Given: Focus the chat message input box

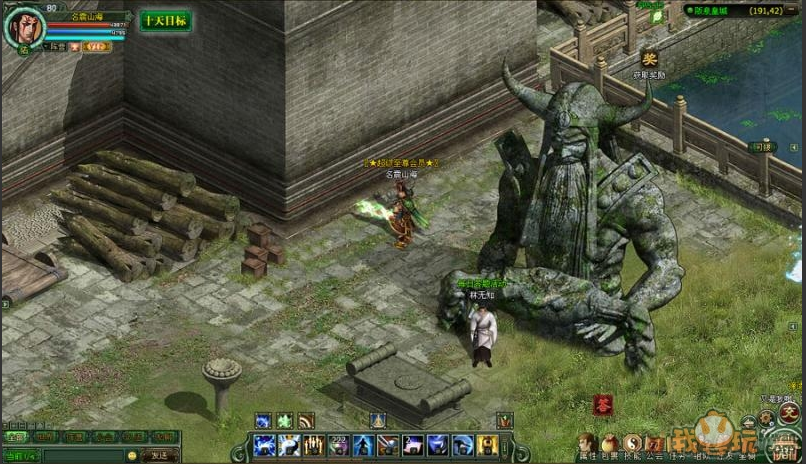Looking at the screenshot, I should (x=83, y=455).
